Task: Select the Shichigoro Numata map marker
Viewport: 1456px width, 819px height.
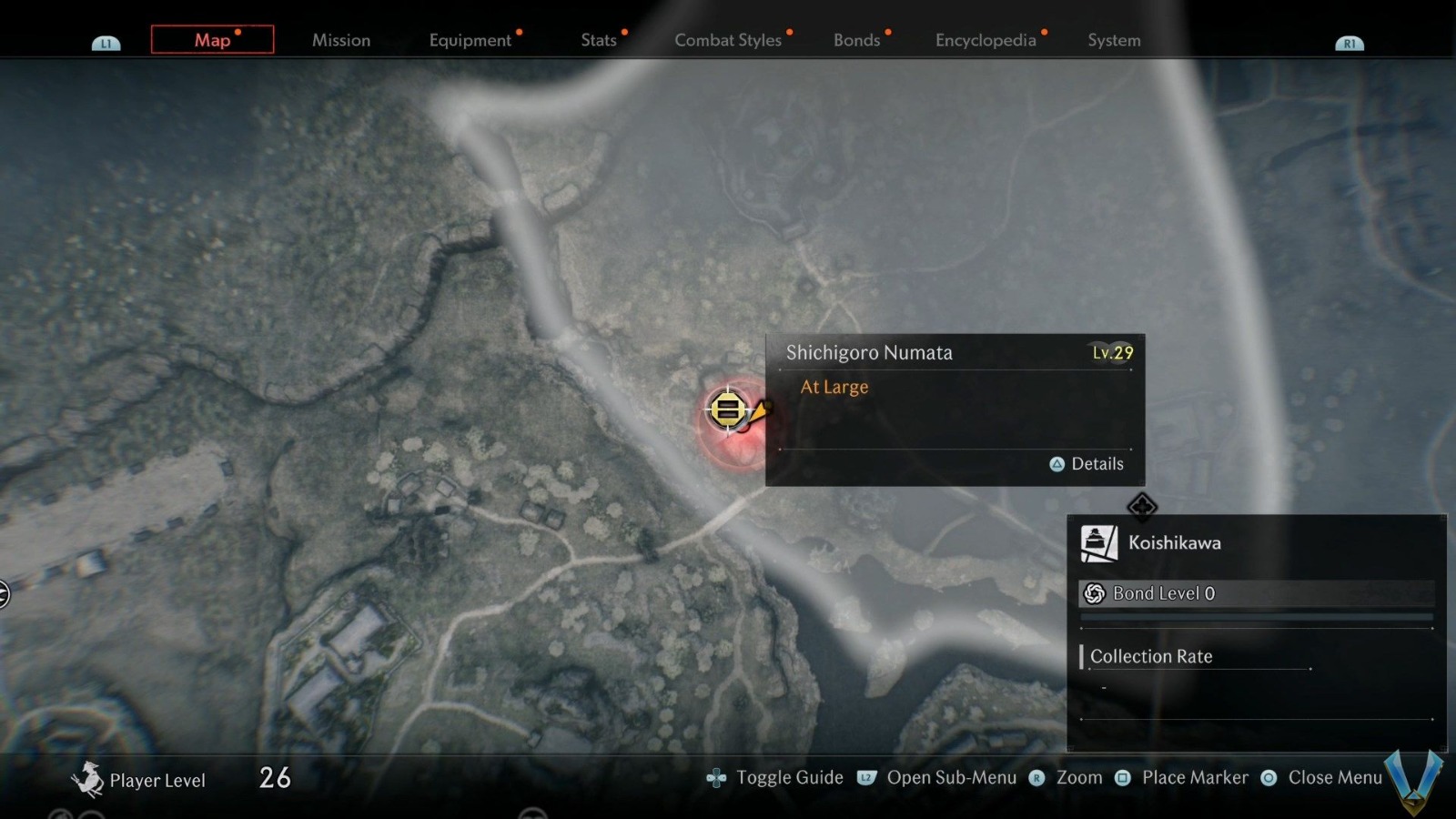Action: (x=727, y=409)
